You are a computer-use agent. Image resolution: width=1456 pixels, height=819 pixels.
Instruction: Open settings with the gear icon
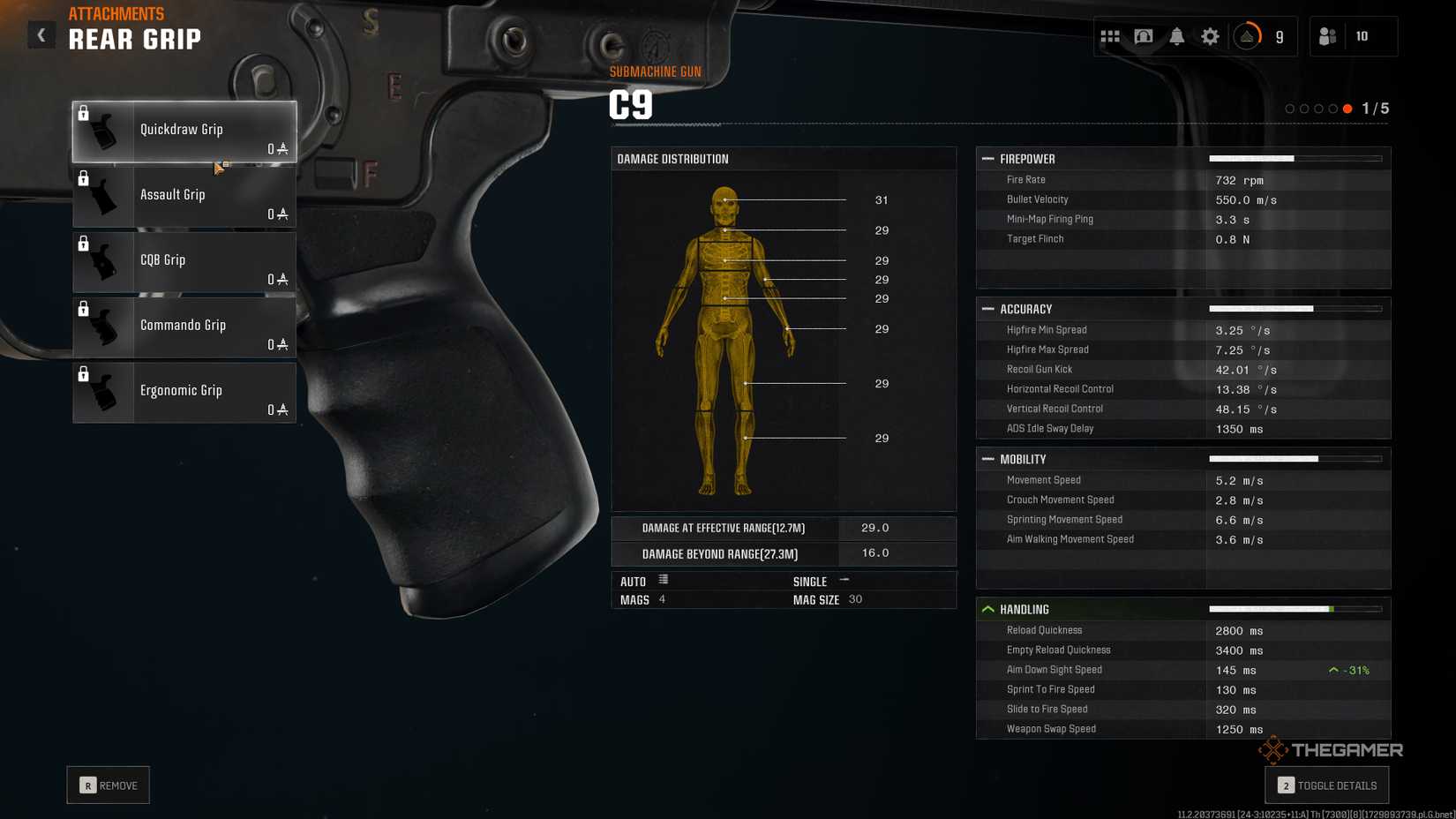pos(1210,36)
